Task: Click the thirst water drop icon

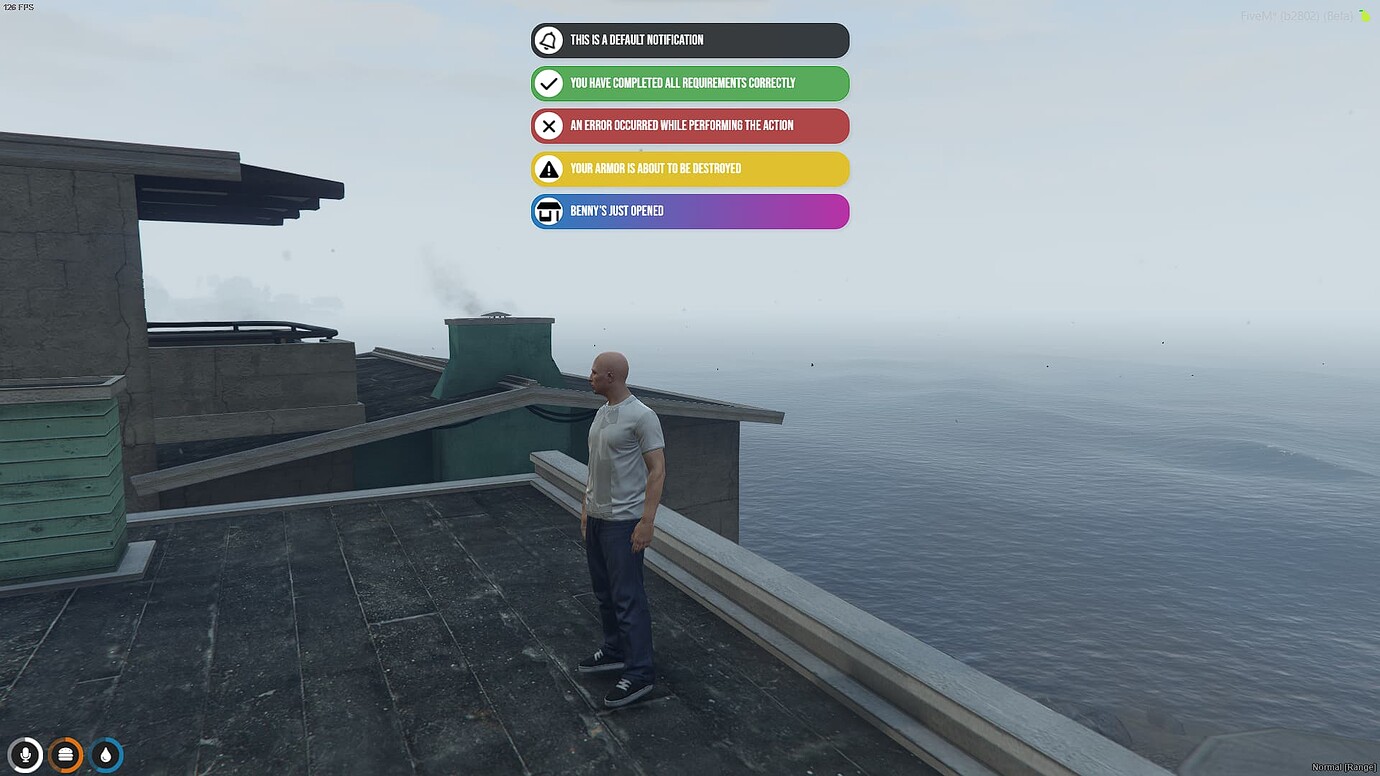Action: [106, 755]
